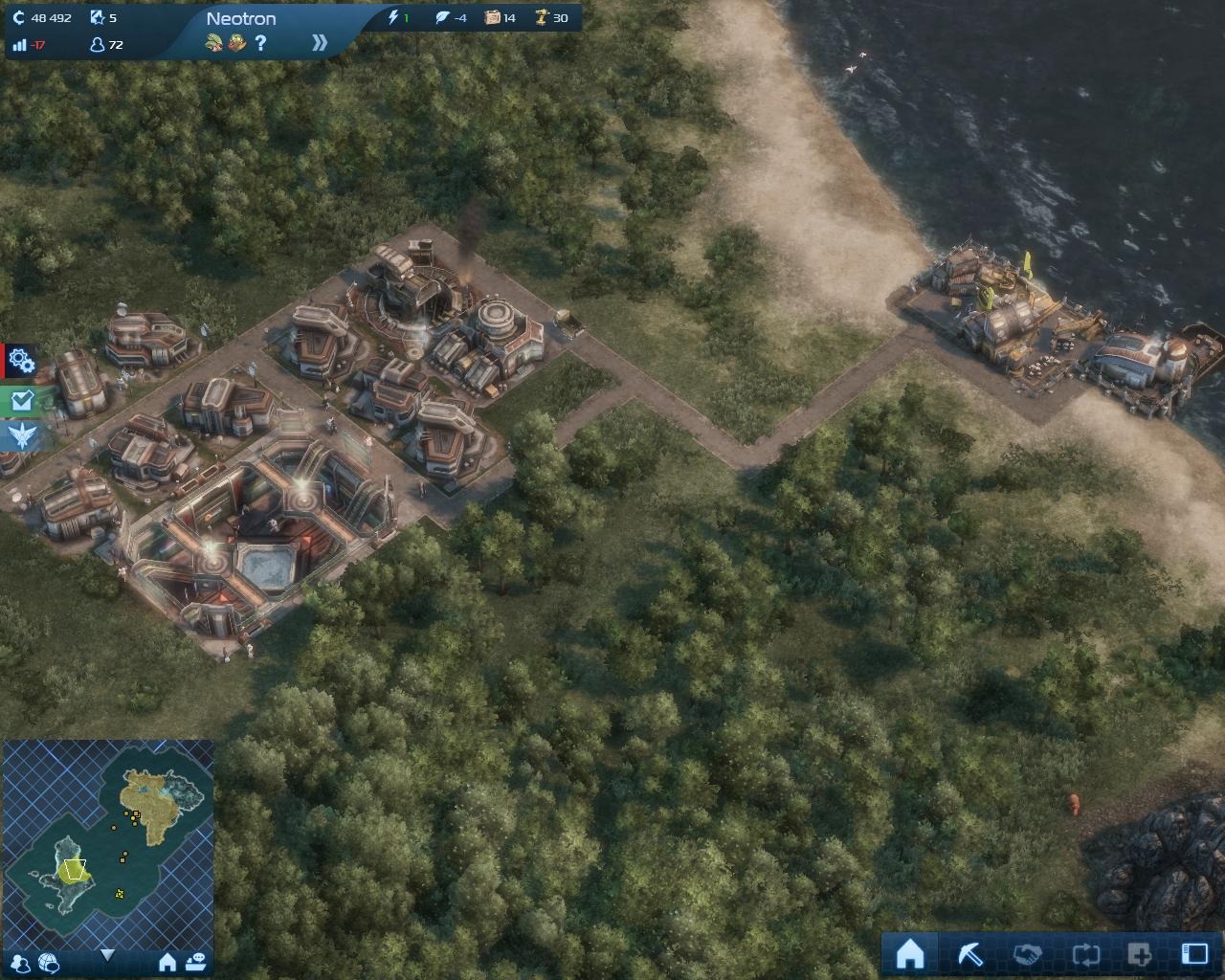Jump to warehouse using minimap house icon
The image size is (1225, 980).
point(167,962)
